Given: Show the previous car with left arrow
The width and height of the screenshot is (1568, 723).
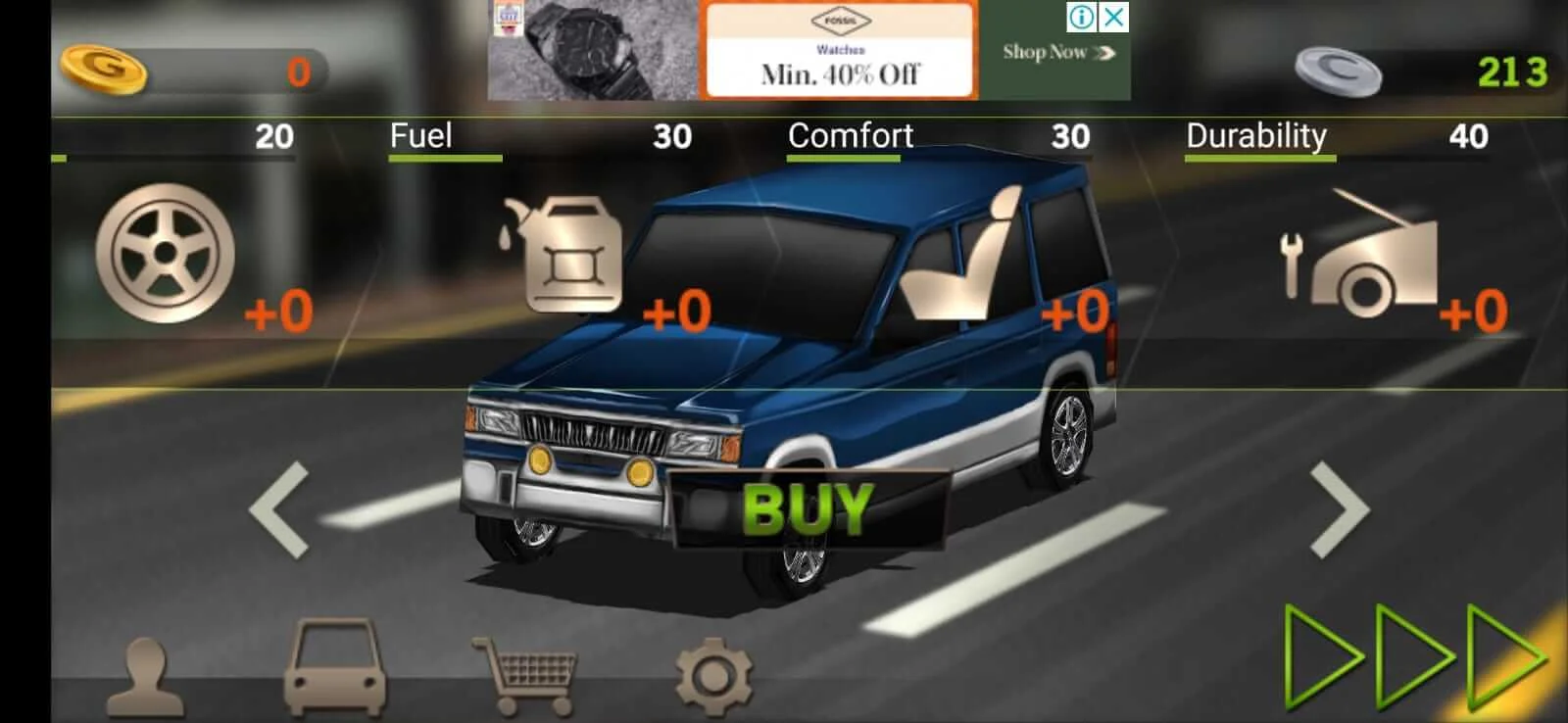Looking at the screenshot, I should pos(280,509).
